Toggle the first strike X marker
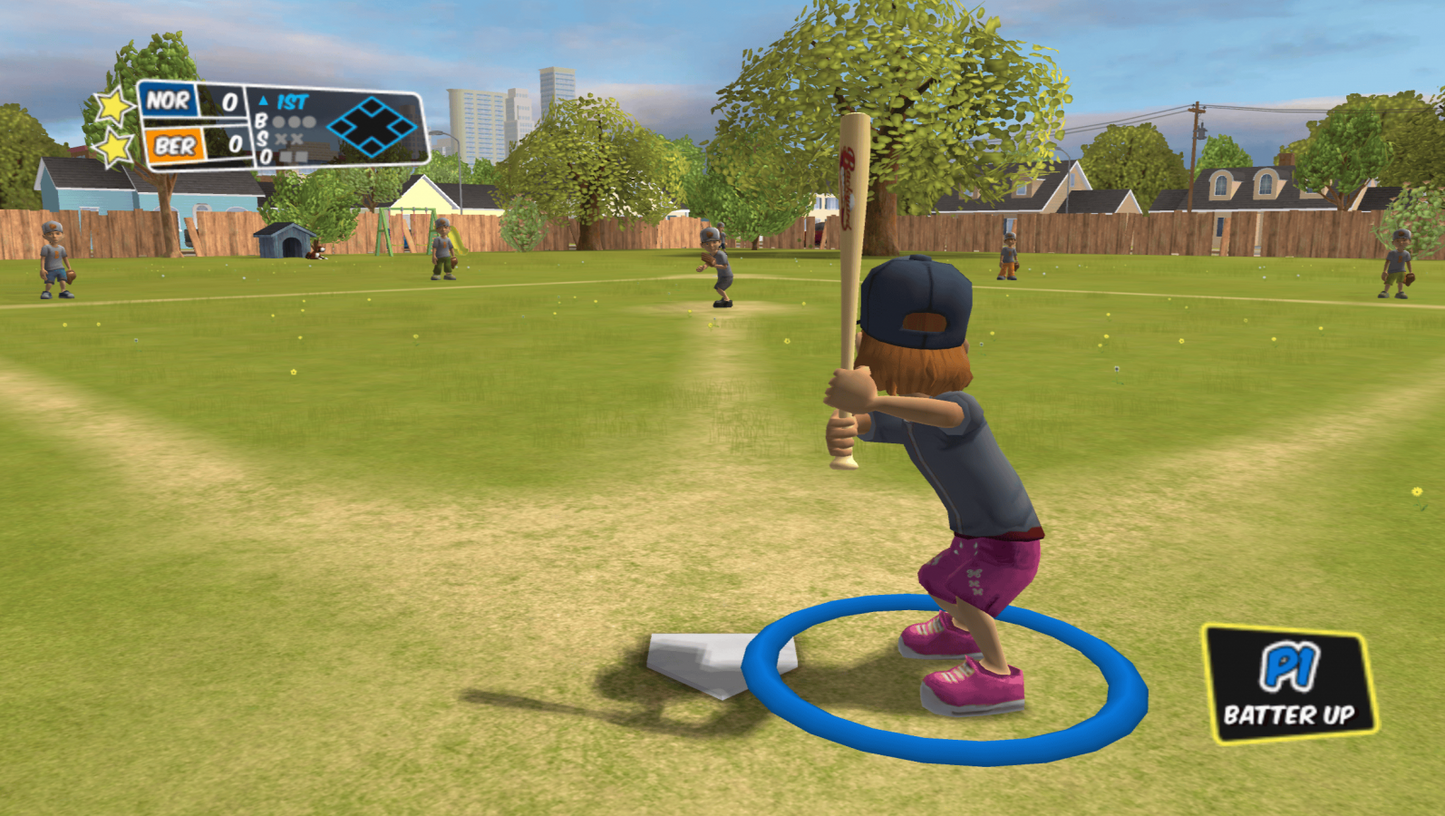Image resolution: width=1445 pixels, height=816 pixels. [281, 138]
